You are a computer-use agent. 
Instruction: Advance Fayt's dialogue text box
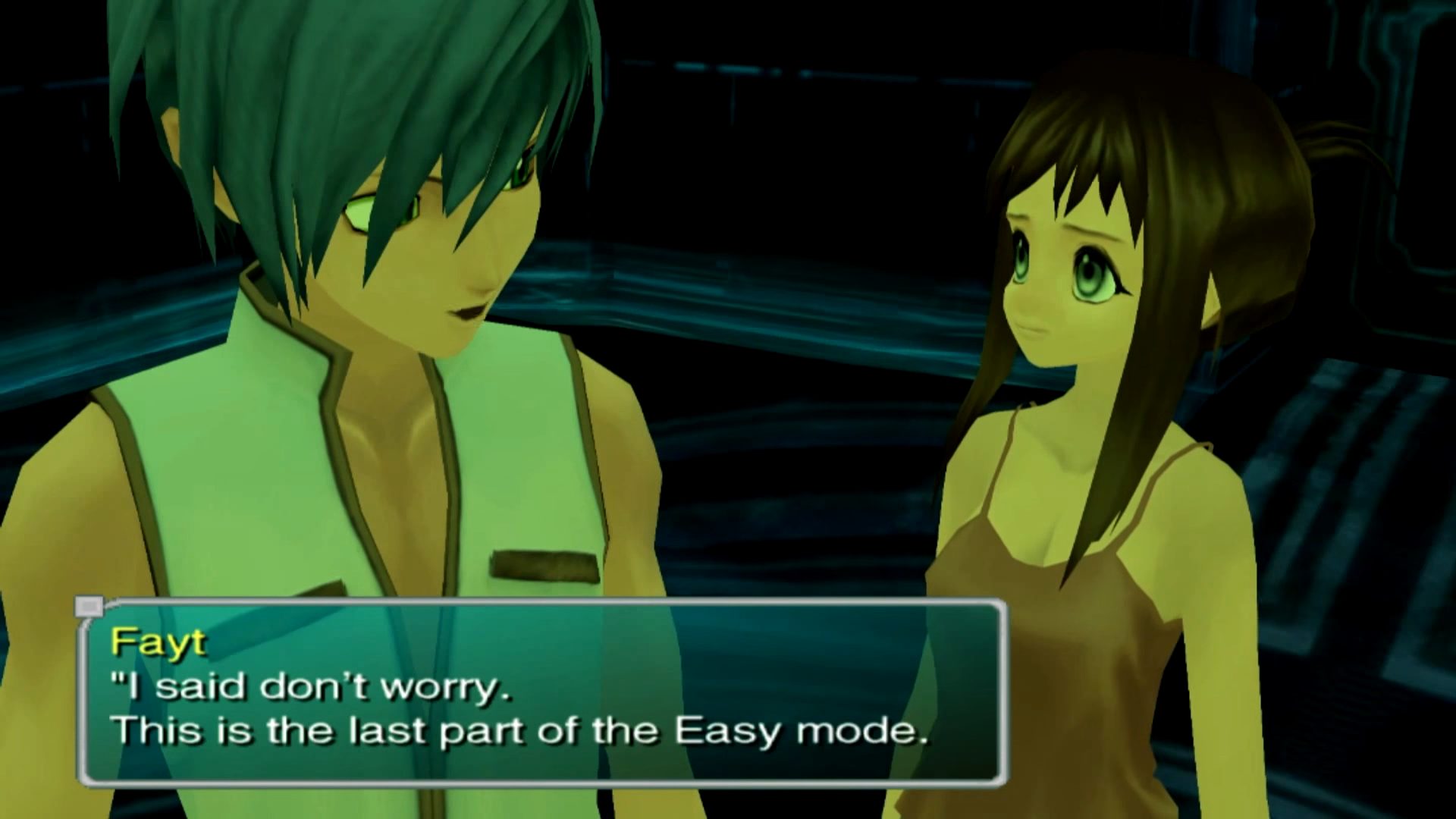point(542,692)
